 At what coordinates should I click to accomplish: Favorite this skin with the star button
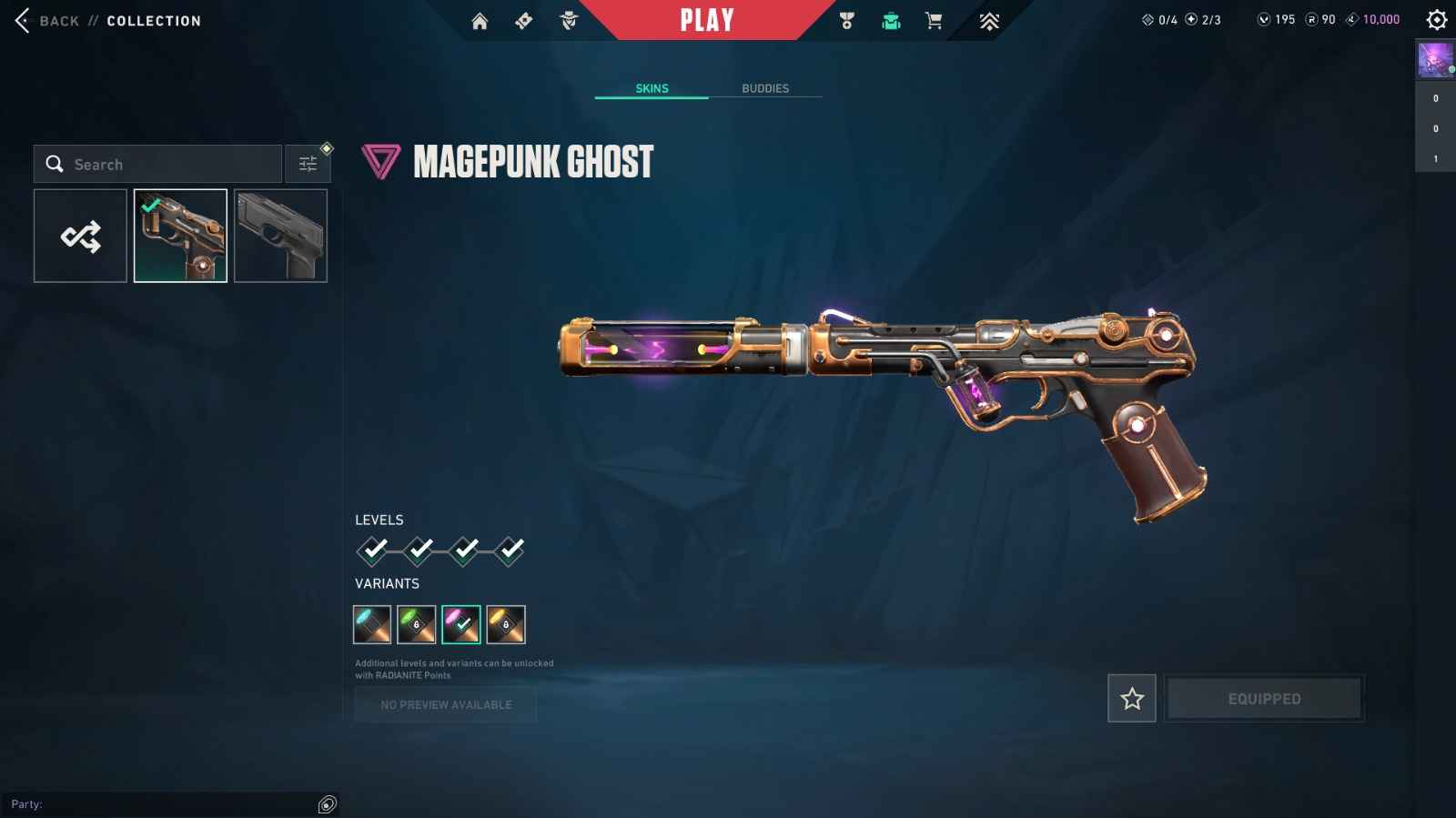(1132, 699)
